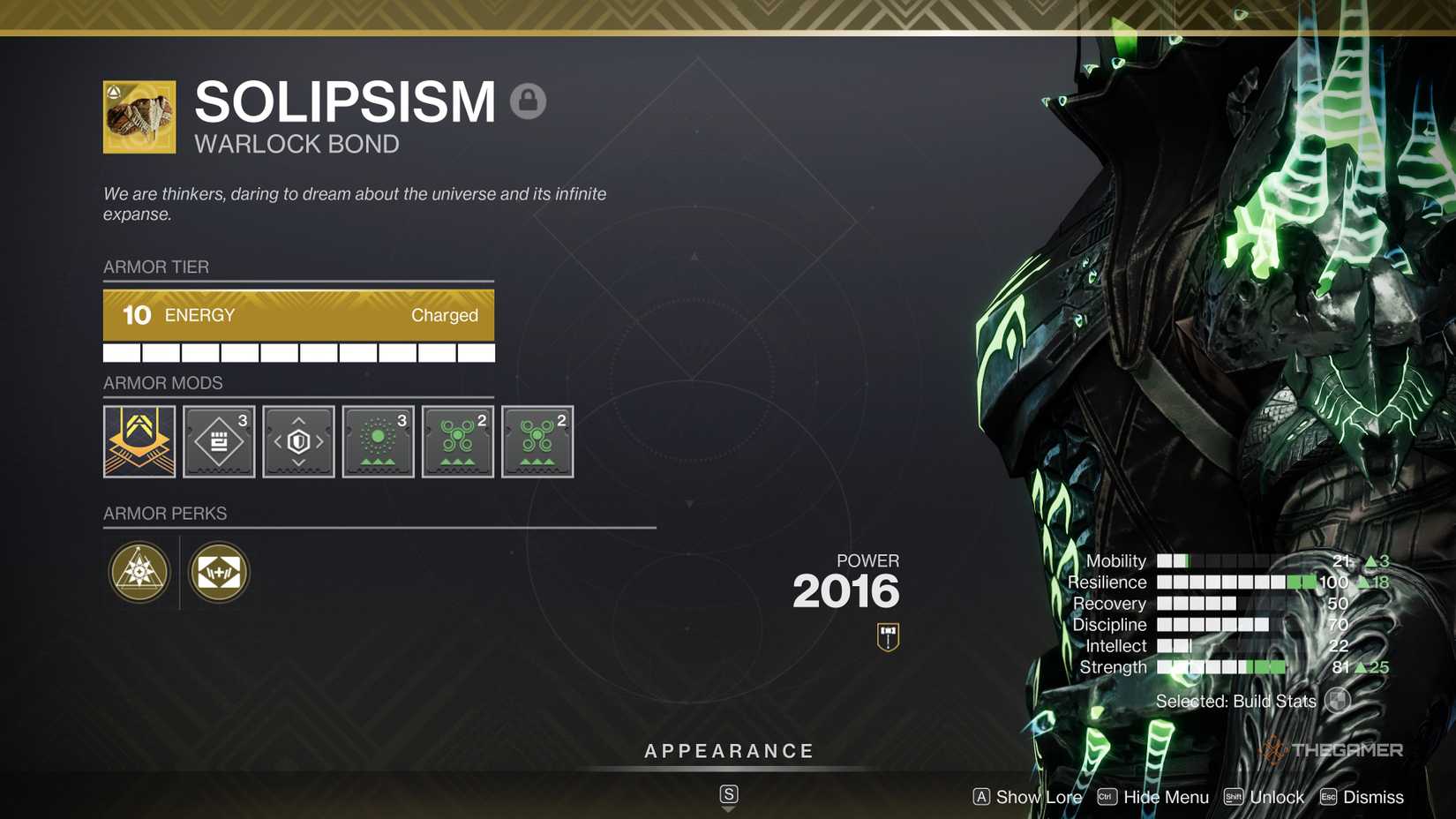Screen dimensions: 1456x819
Task: Click Show Lore
Action: 1038,797
